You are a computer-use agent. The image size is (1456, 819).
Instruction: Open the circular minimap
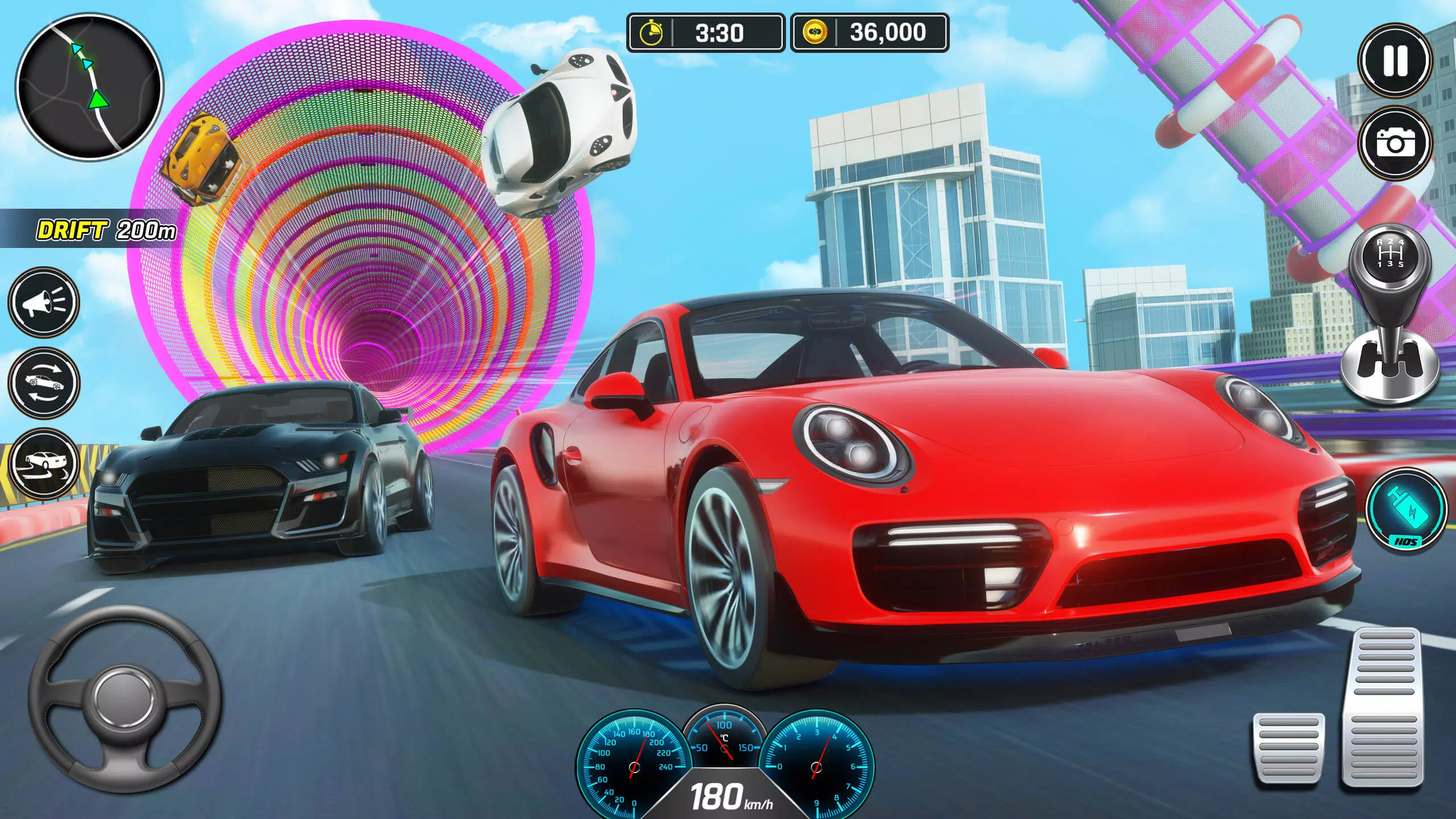point(89,87)
